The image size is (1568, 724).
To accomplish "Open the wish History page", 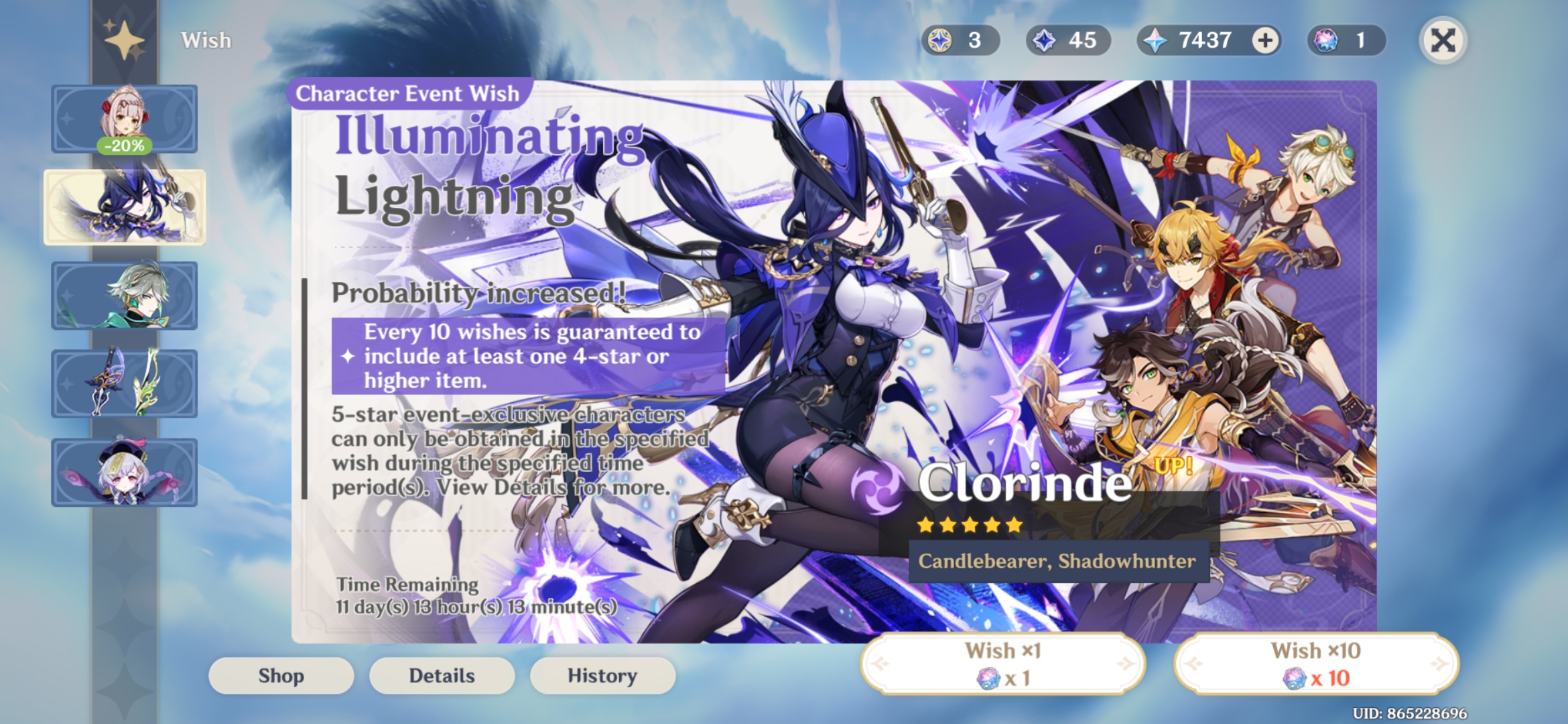I will (602, 676).
